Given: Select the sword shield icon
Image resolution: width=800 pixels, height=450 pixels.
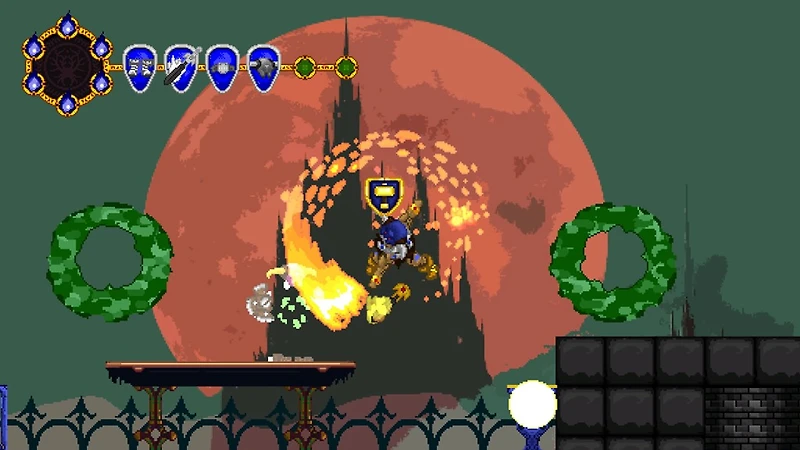Looking at the screenshot, I should point(181,68).
